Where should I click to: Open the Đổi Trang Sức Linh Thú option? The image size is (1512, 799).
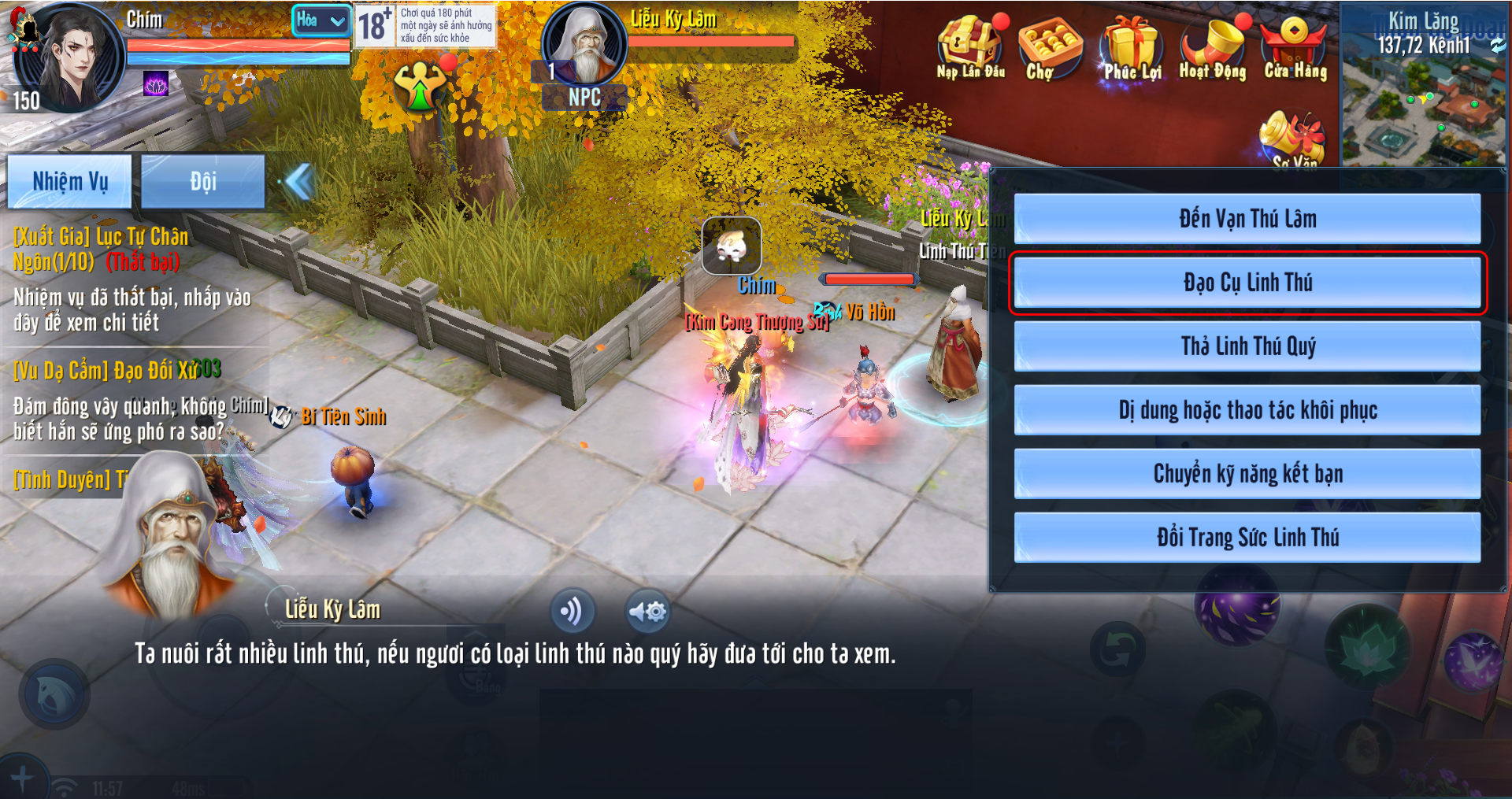pos(1247,538)
